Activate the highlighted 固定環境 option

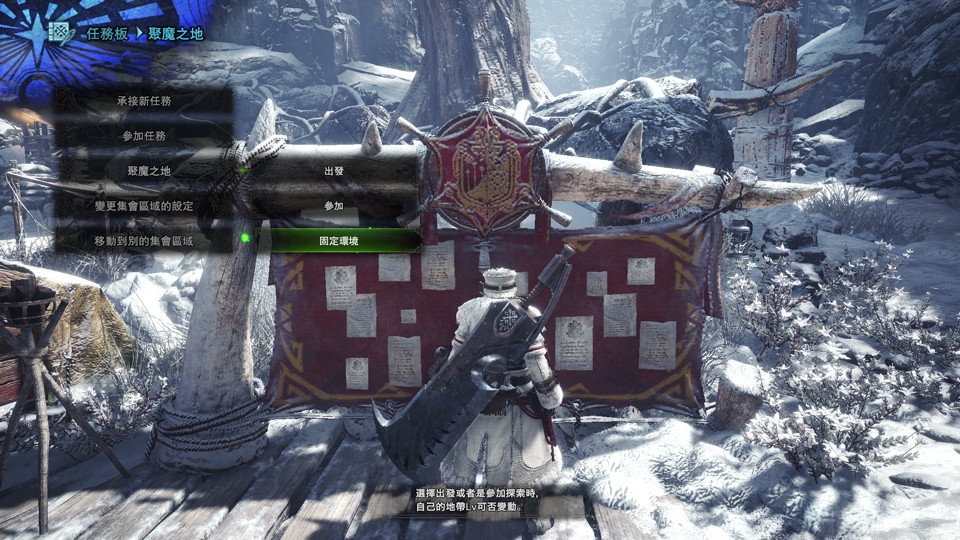pyautogui.click(x=339, y=241)
